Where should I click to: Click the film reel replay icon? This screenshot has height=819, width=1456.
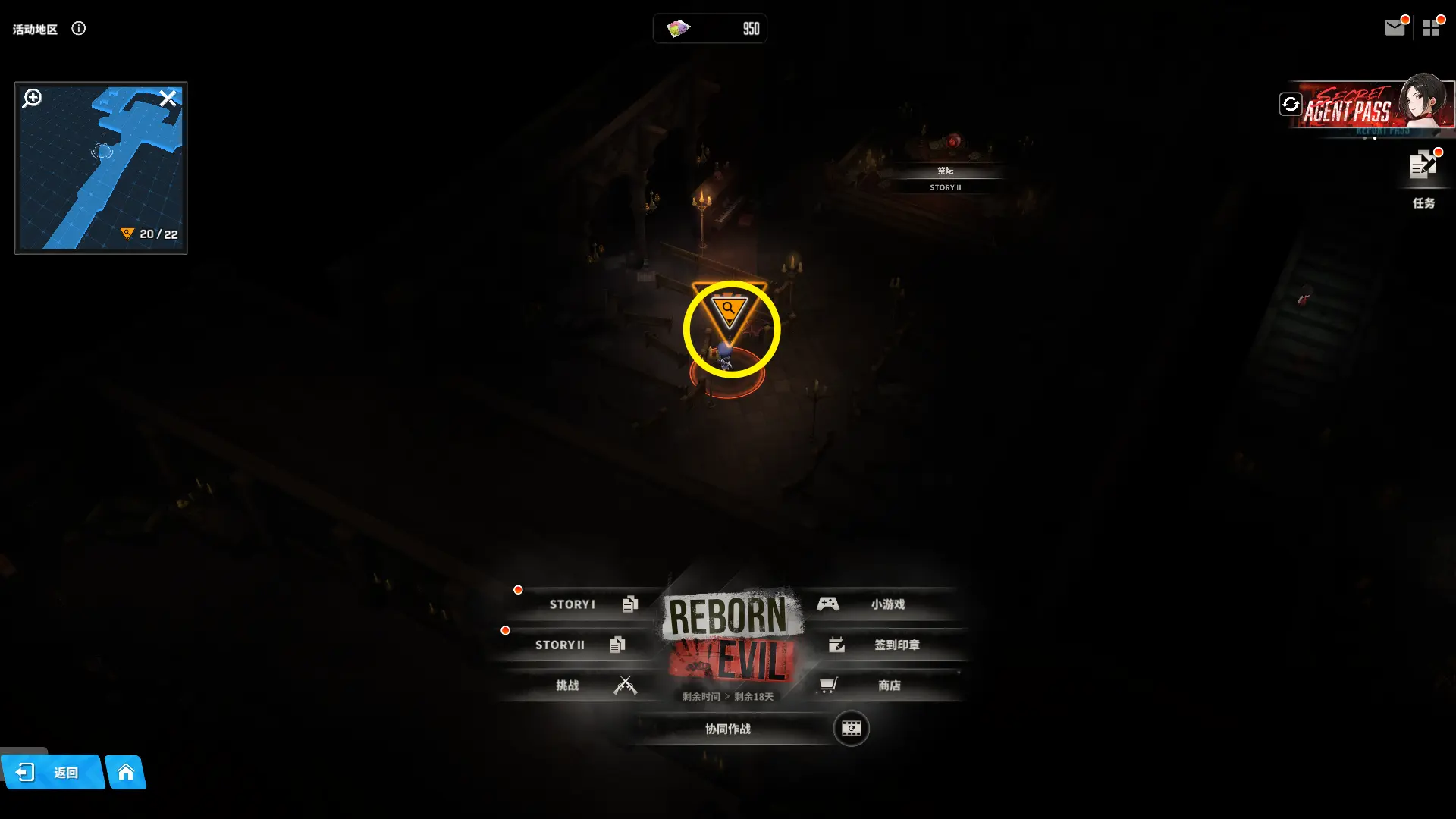851,729
